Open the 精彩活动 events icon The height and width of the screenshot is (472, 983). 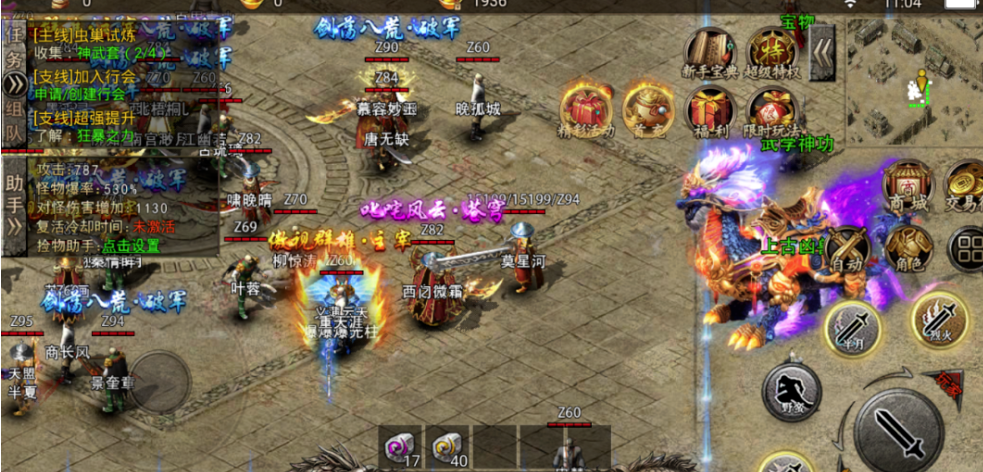coord(586,112)
